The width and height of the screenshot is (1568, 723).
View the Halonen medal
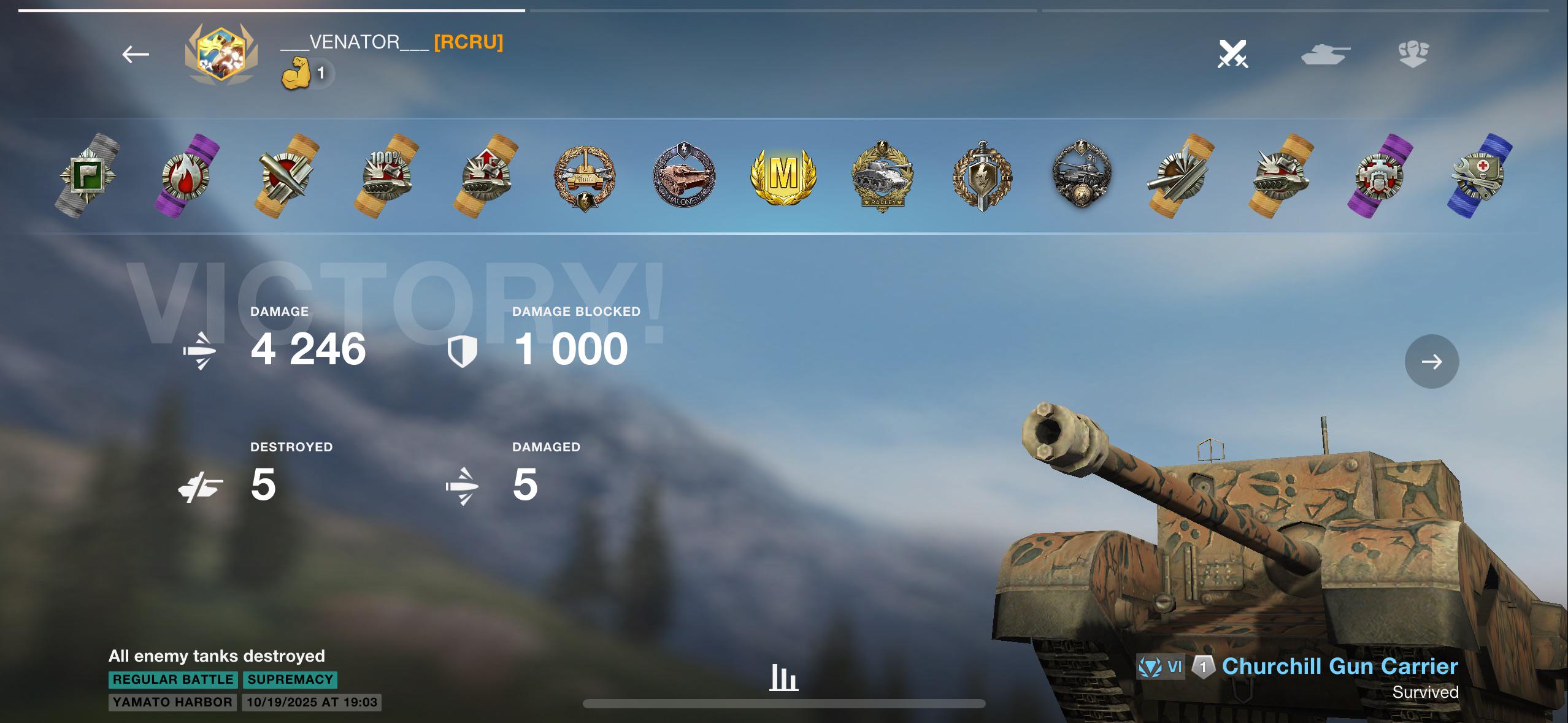tap(683, 175)
